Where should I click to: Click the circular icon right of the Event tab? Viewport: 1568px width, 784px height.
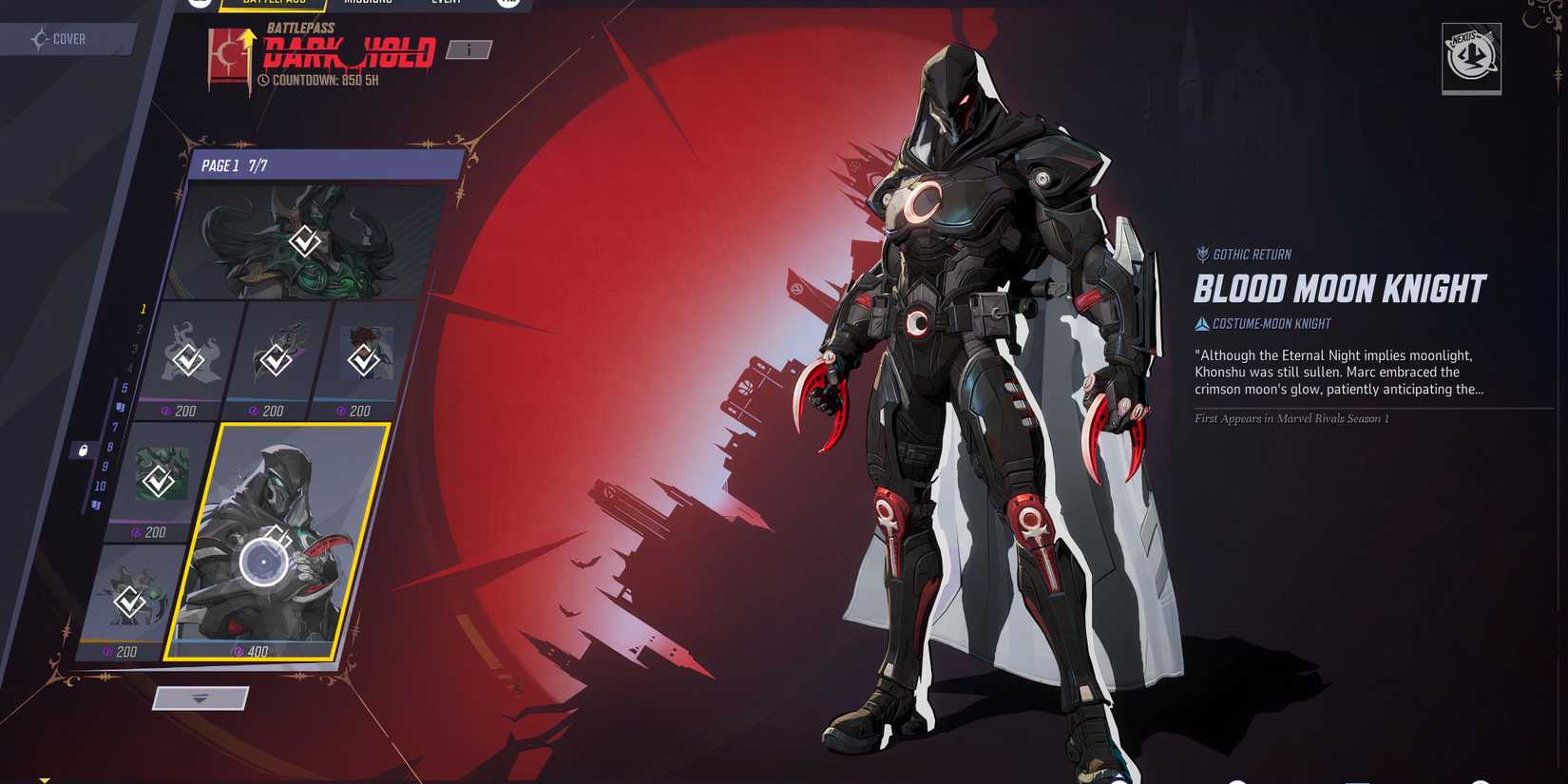pos(507,2)
